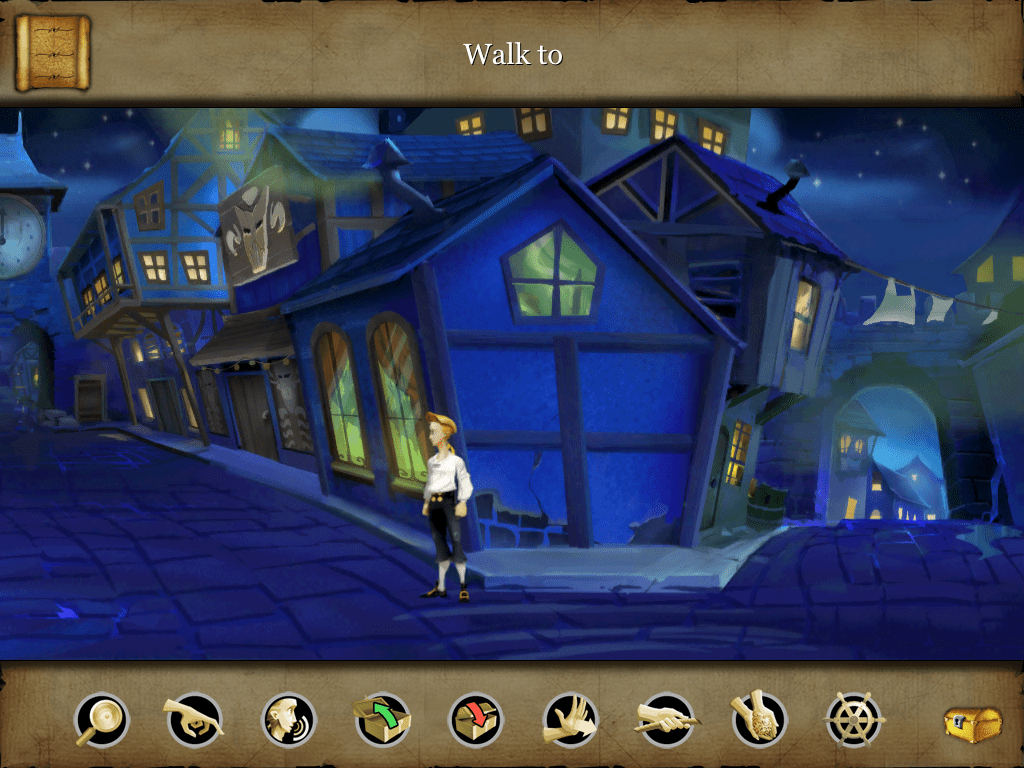Open the parchment scroll menu
This screenshot has width=1024, height=768.
(x=52, y=52)
